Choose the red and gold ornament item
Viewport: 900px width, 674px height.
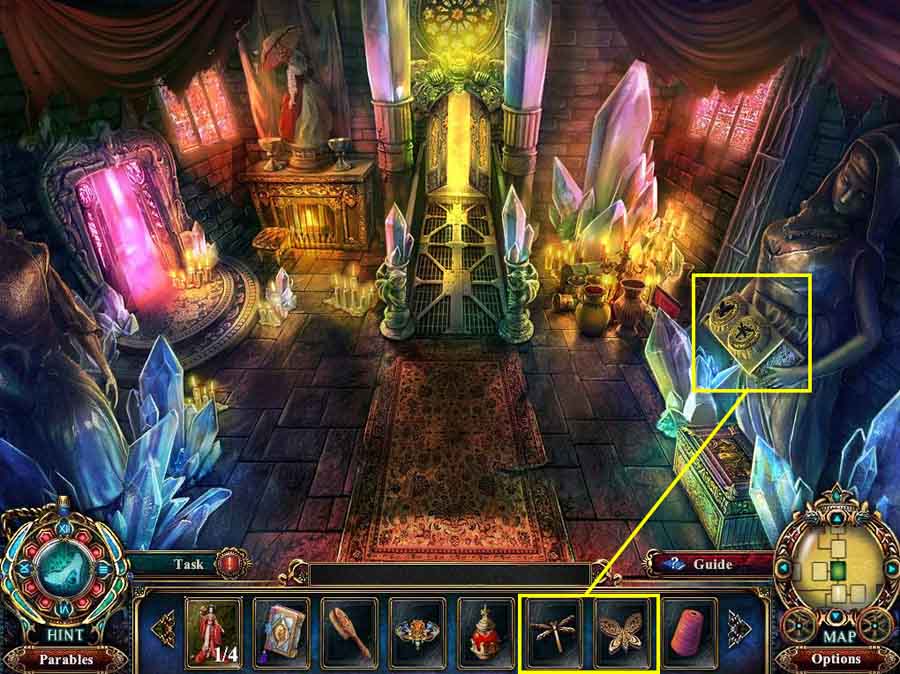pyautogui.click(x=485, y=632)
